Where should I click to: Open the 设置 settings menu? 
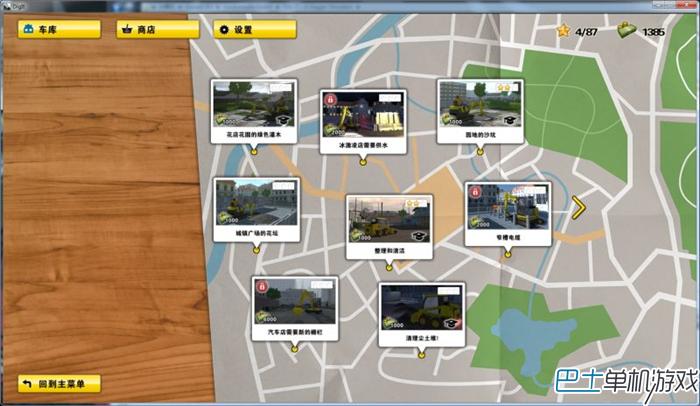[253, 30]
